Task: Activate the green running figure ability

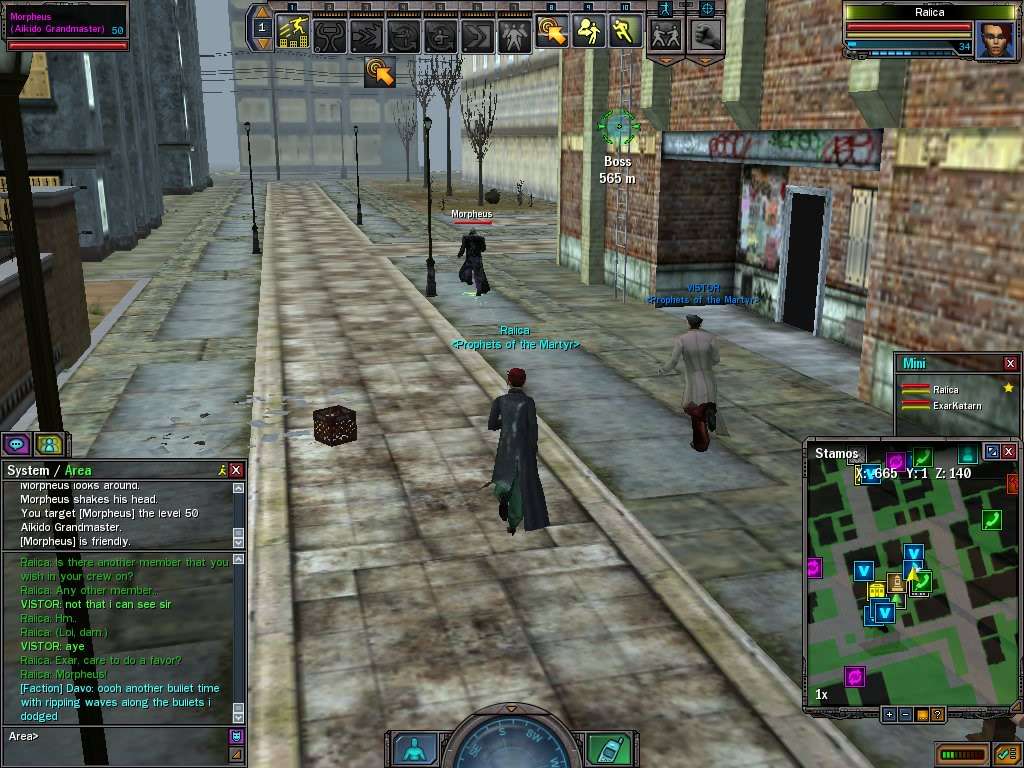Action: tap(624, 32)
